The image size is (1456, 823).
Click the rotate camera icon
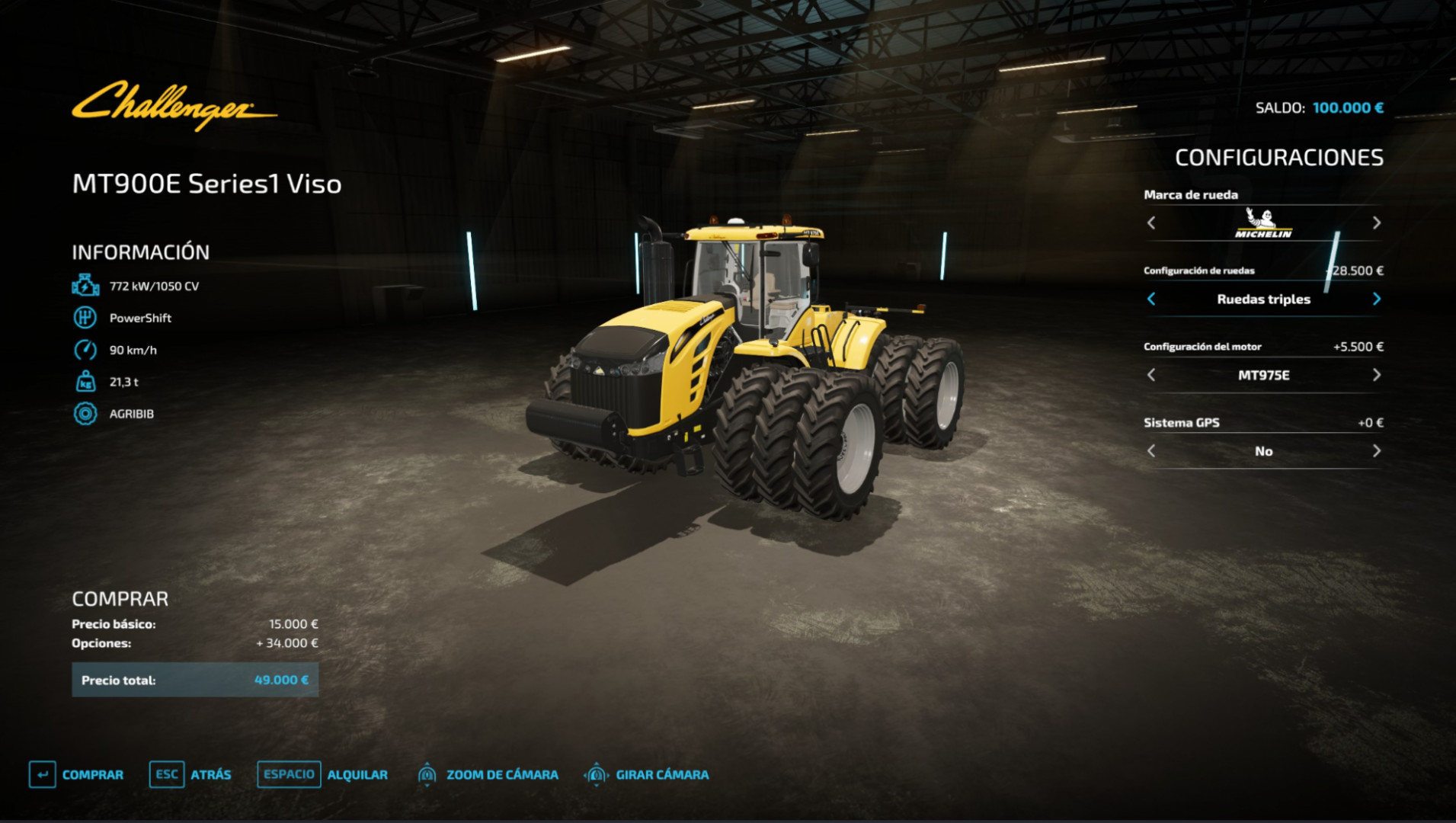[x=598, y=773]
